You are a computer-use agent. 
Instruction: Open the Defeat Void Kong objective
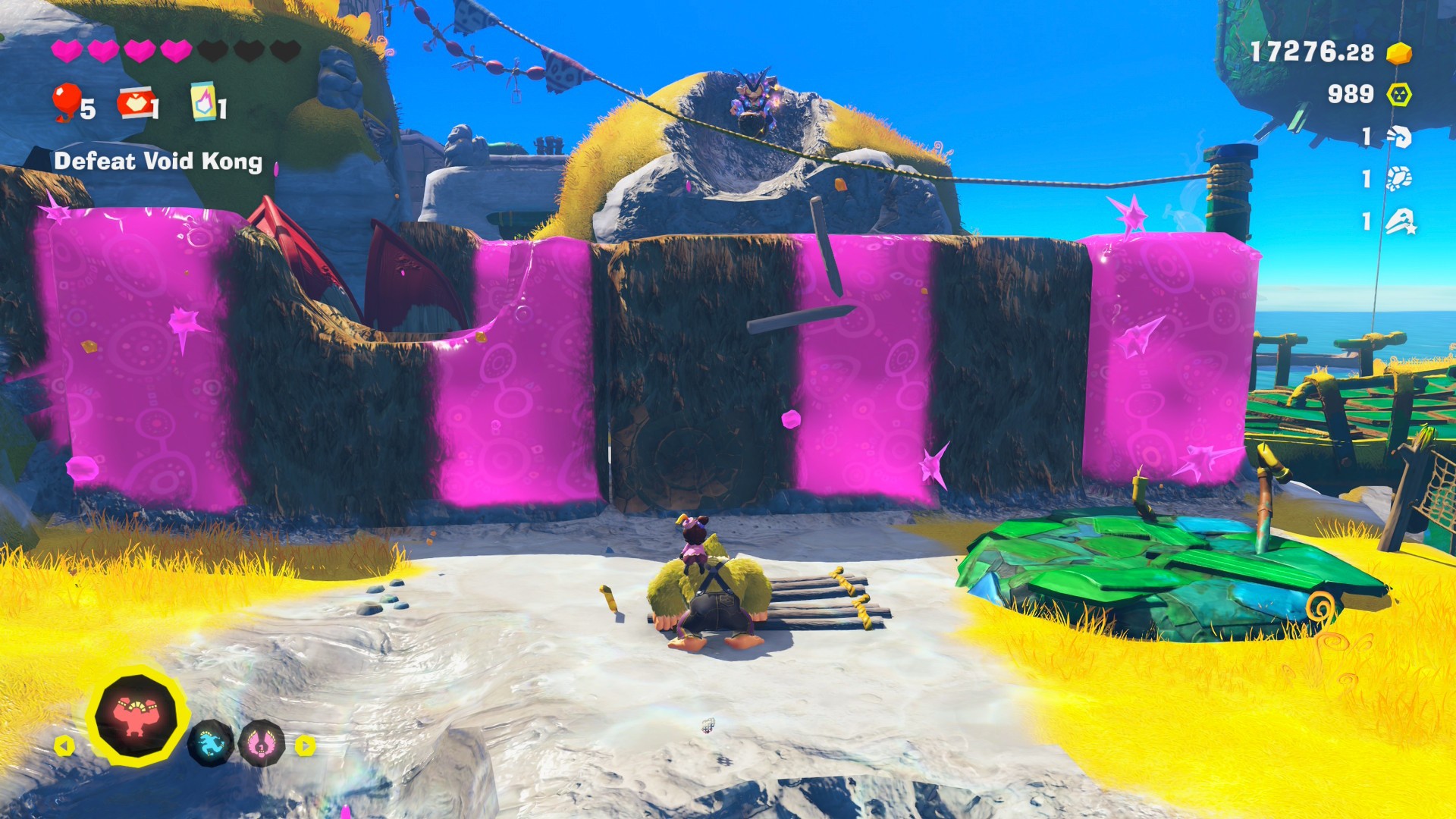click(x=158, y=162)
